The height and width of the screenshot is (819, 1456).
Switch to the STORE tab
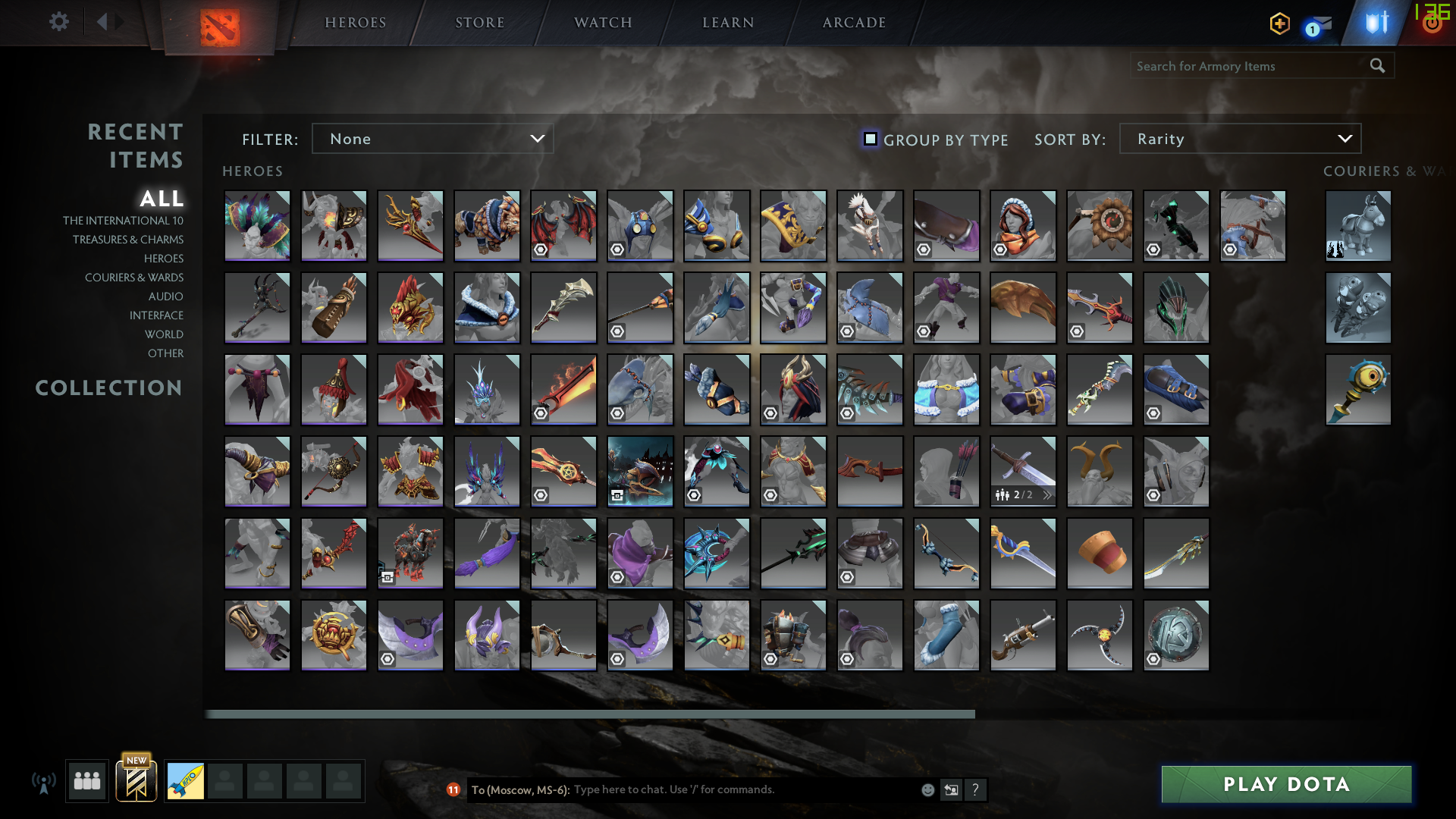479,22
